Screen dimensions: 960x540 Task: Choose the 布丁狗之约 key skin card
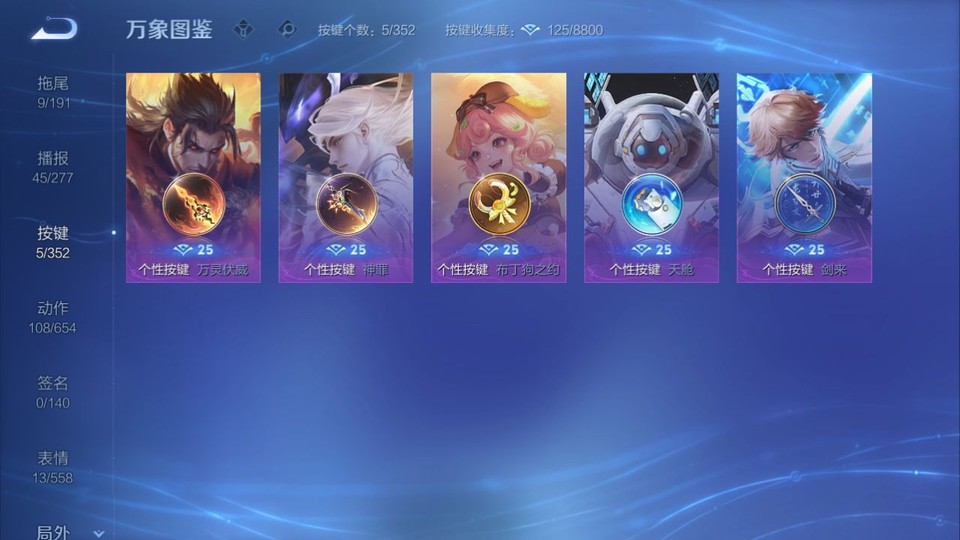pos(498,177)
